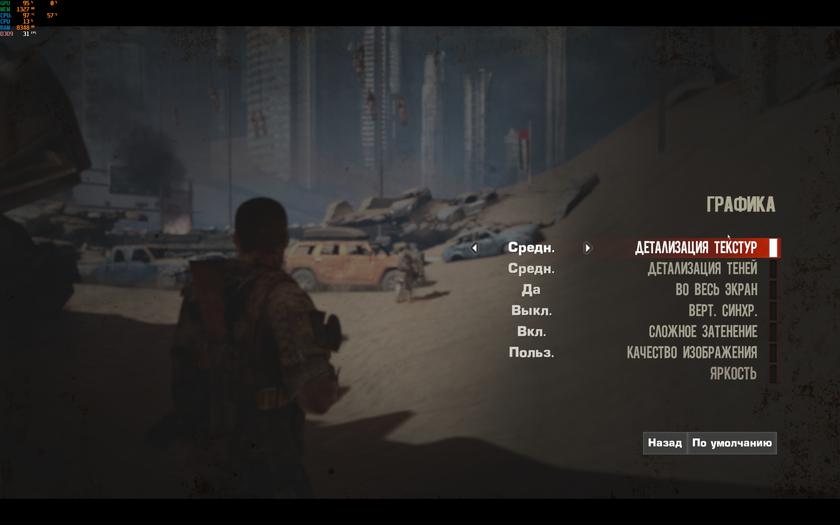Screen dimensions: 840x525
Task: Click left arrow to lower texture detail
Action: click(474, 248)
